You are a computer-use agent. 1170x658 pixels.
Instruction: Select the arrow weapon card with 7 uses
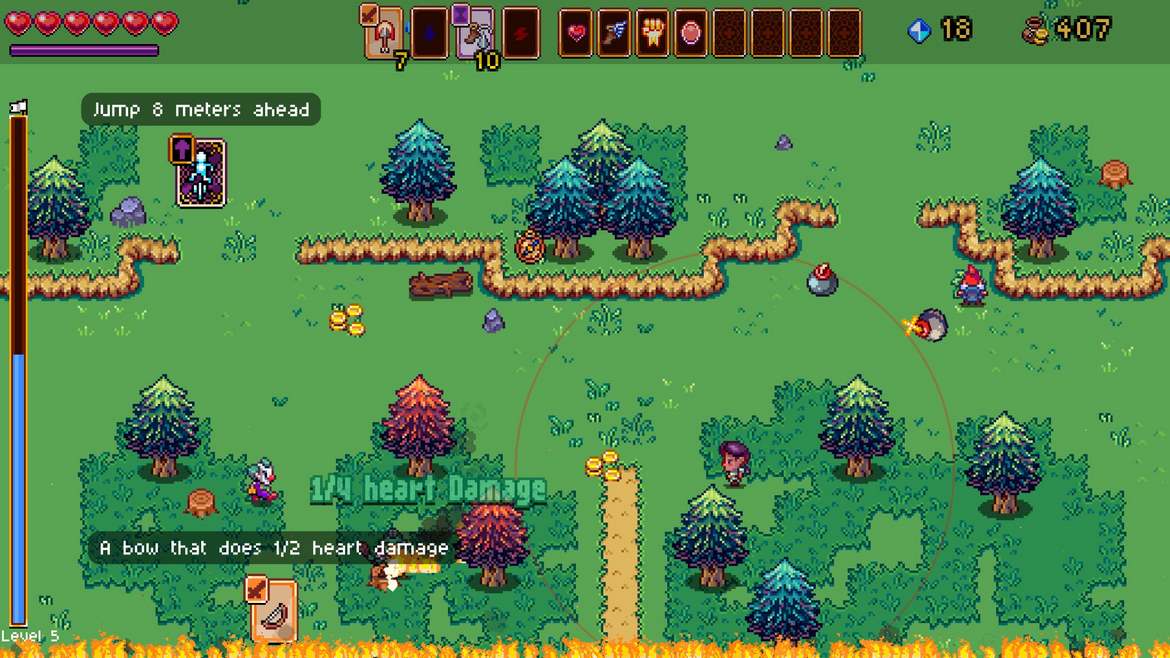[x=384, y=33]
